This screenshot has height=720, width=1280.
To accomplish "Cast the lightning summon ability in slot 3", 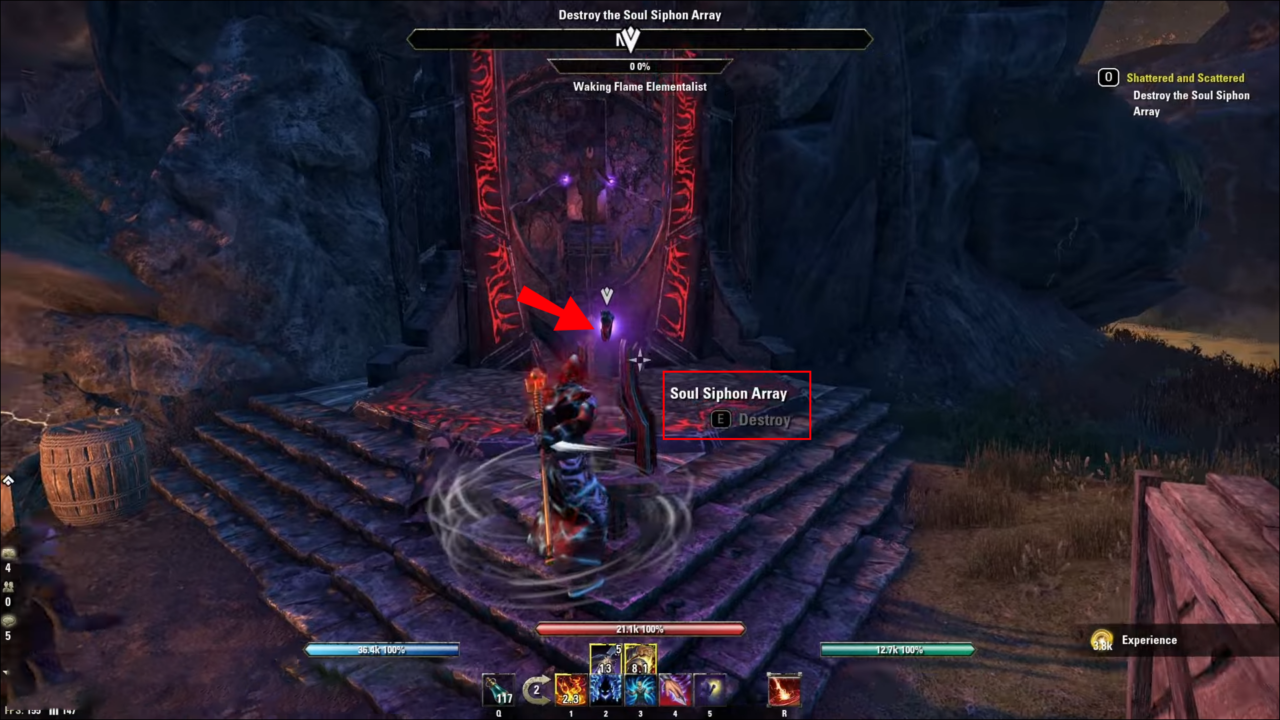I will coord(642,690).
